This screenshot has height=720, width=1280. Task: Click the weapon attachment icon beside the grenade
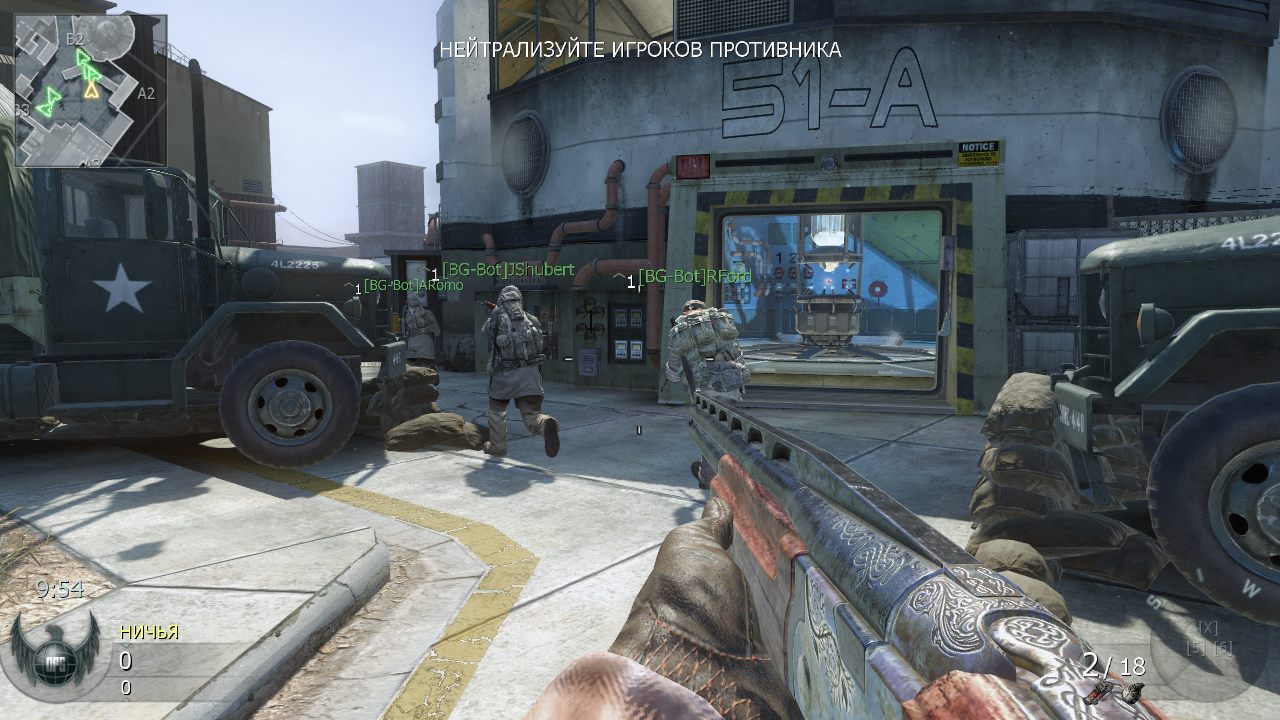coord(1101,691)
